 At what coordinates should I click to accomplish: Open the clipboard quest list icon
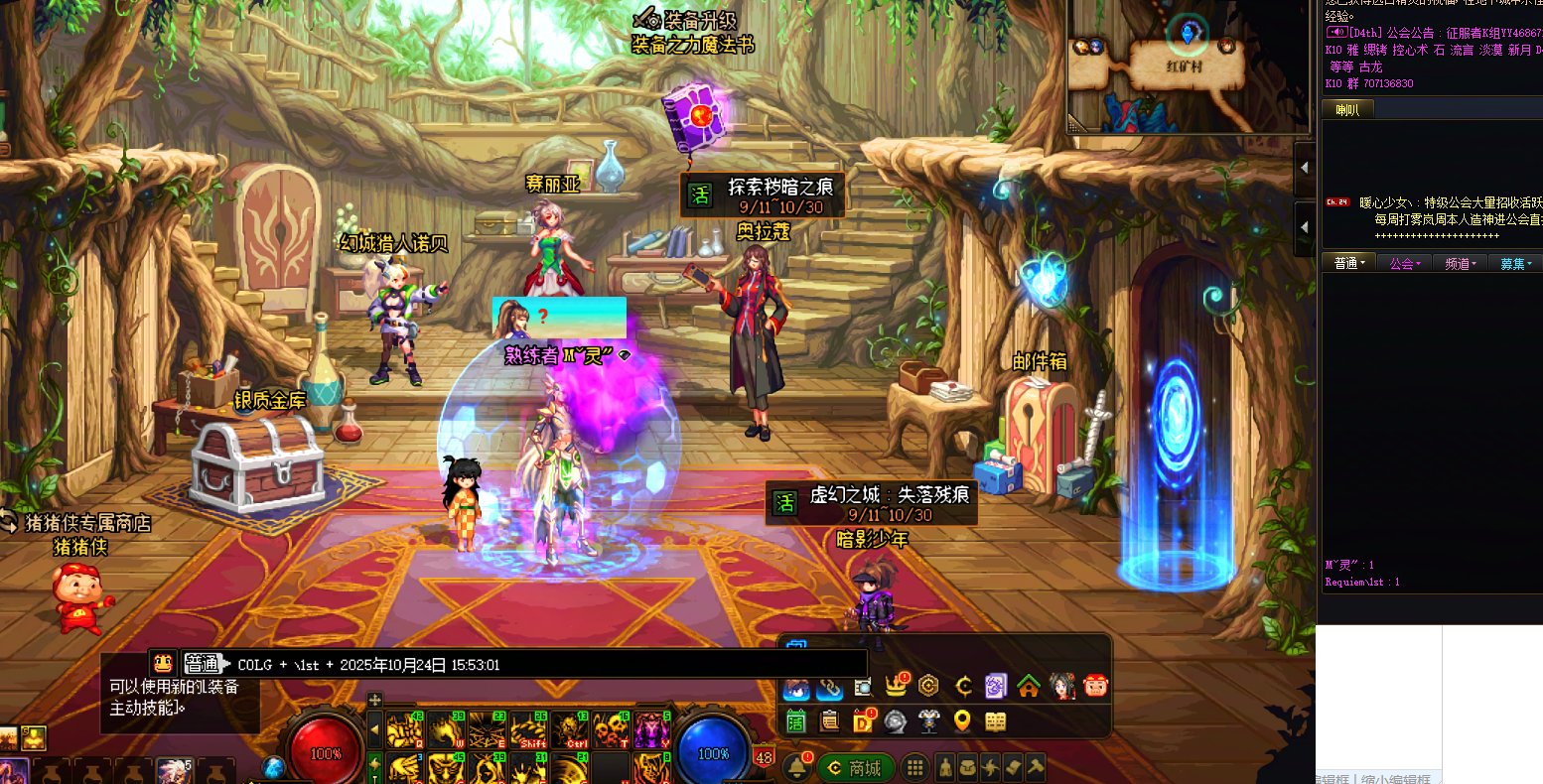pos(829,721)
